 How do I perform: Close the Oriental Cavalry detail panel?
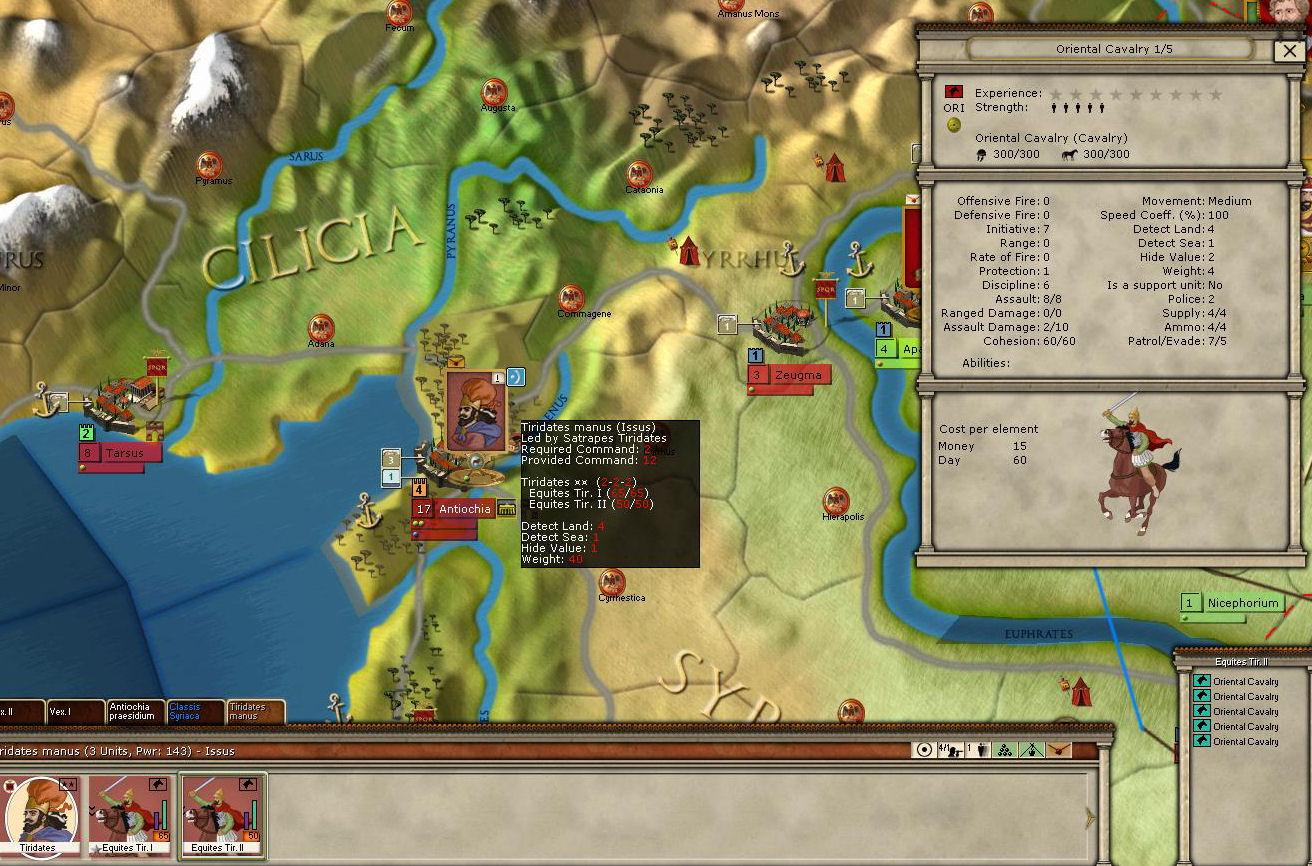click(x=1286, y=51)
